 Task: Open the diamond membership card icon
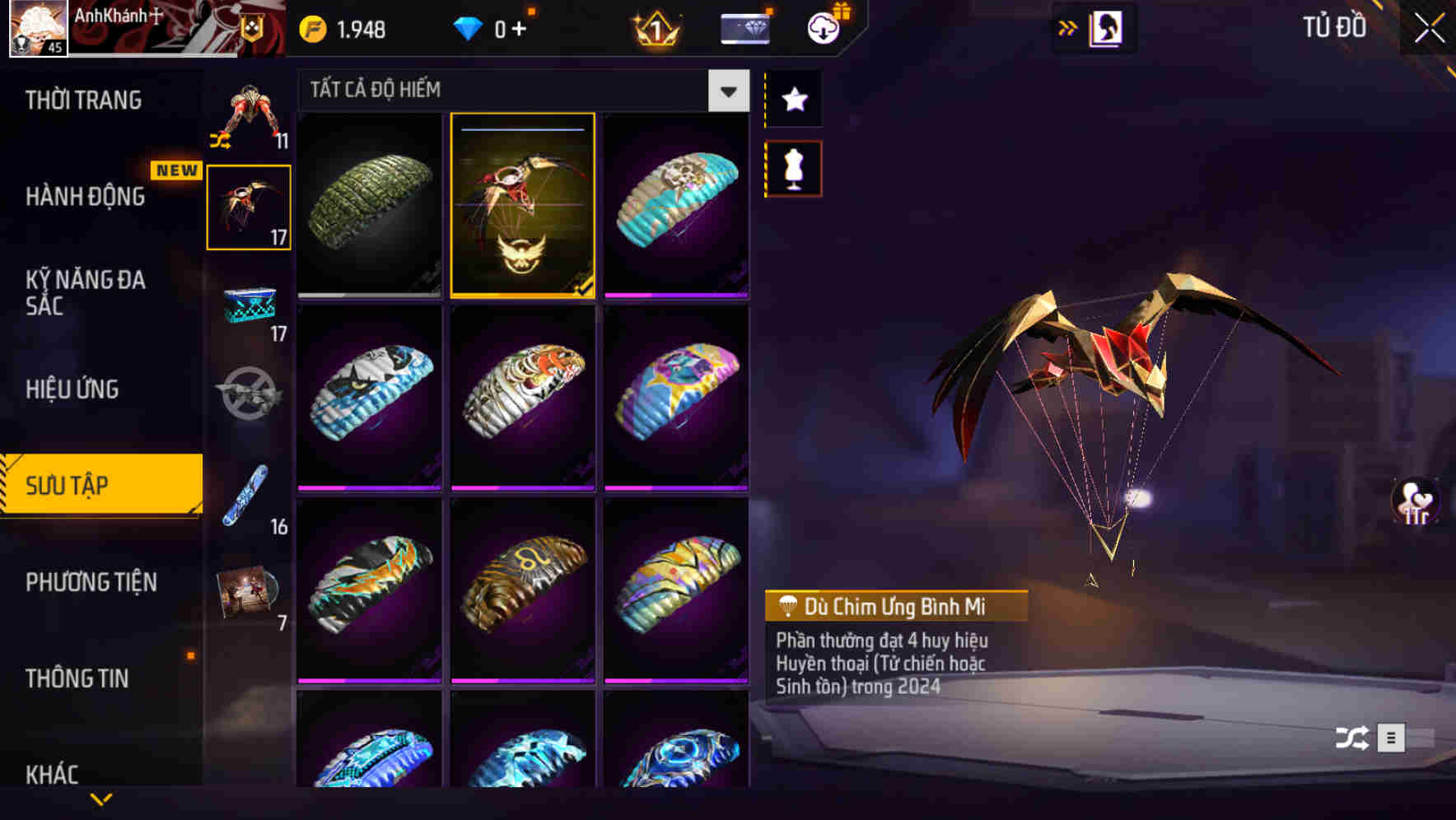pyautogui.click(x=744, y=27)
